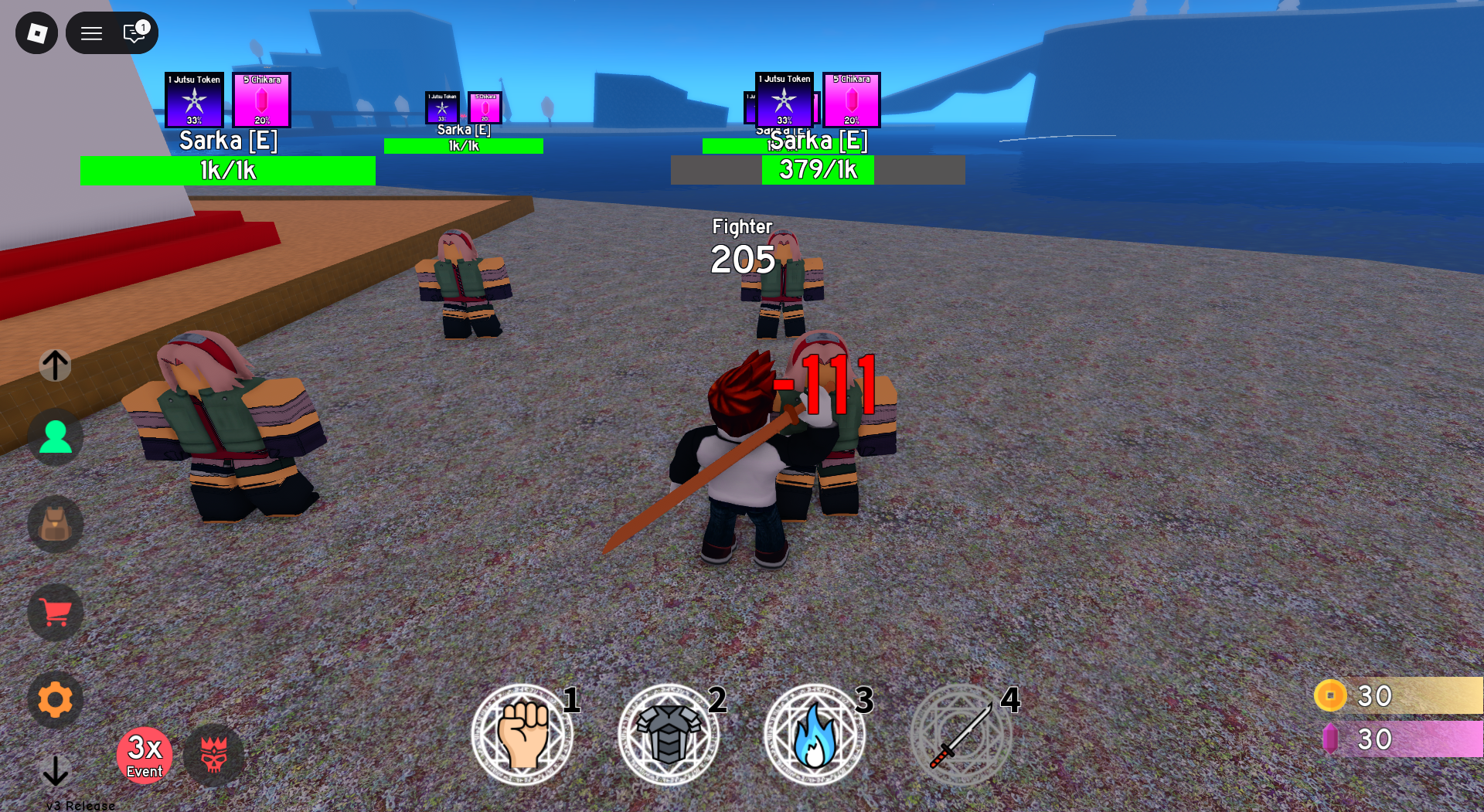Open the Roblox hamburger menu
The height and width of the screenshot is (812, 1484).
[91, 32]
